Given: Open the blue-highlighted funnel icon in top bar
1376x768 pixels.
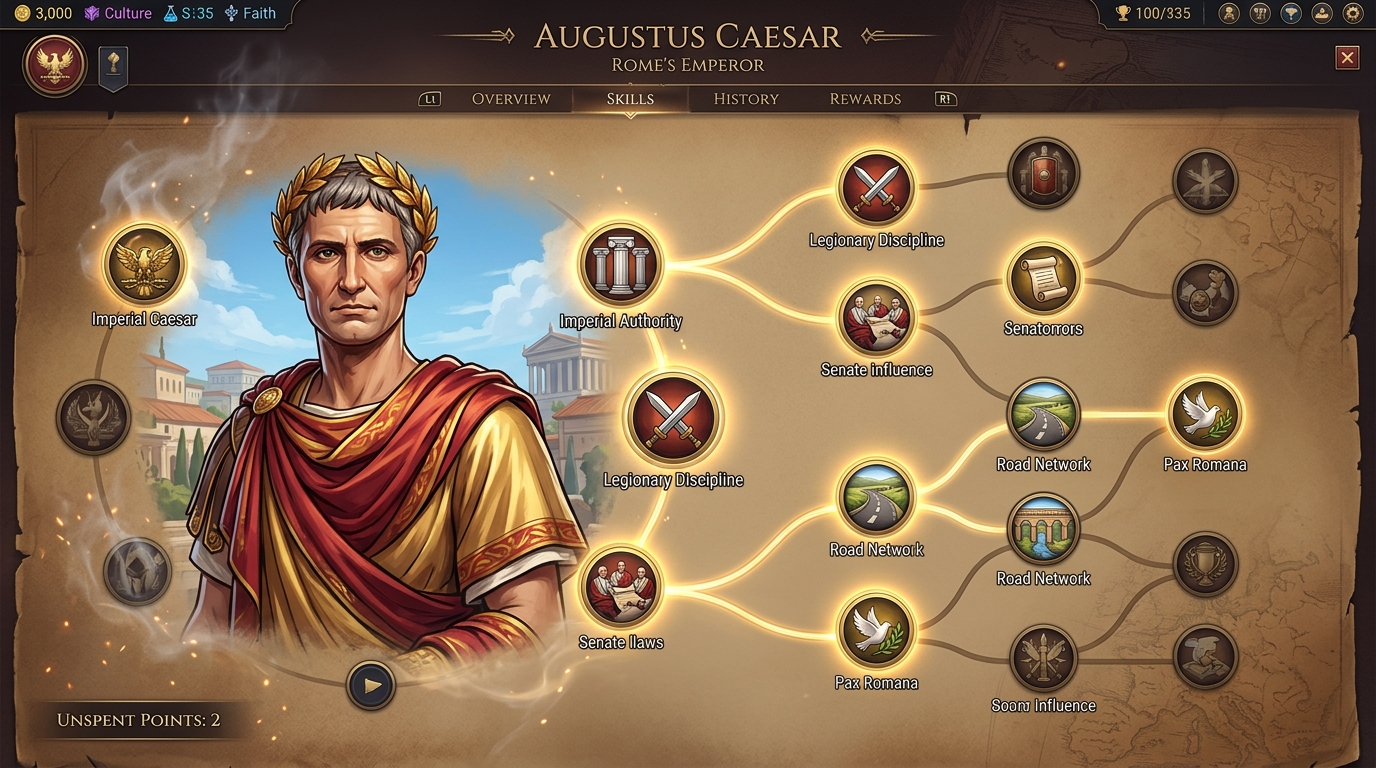Looking at the screenshot, I should coord(1290,14).
